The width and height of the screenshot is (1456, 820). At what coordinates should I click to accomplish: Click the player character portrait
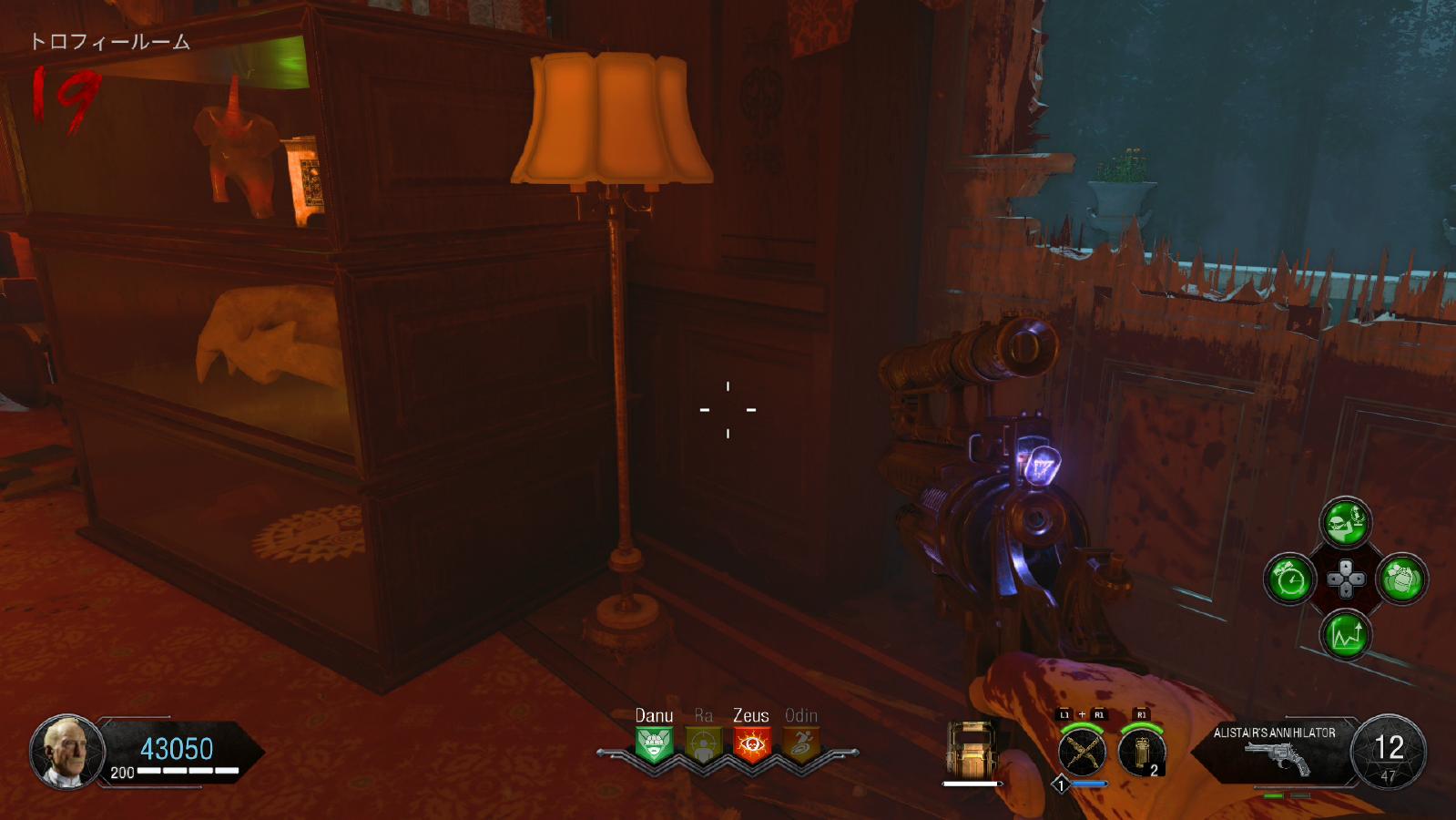pos(67,751)
